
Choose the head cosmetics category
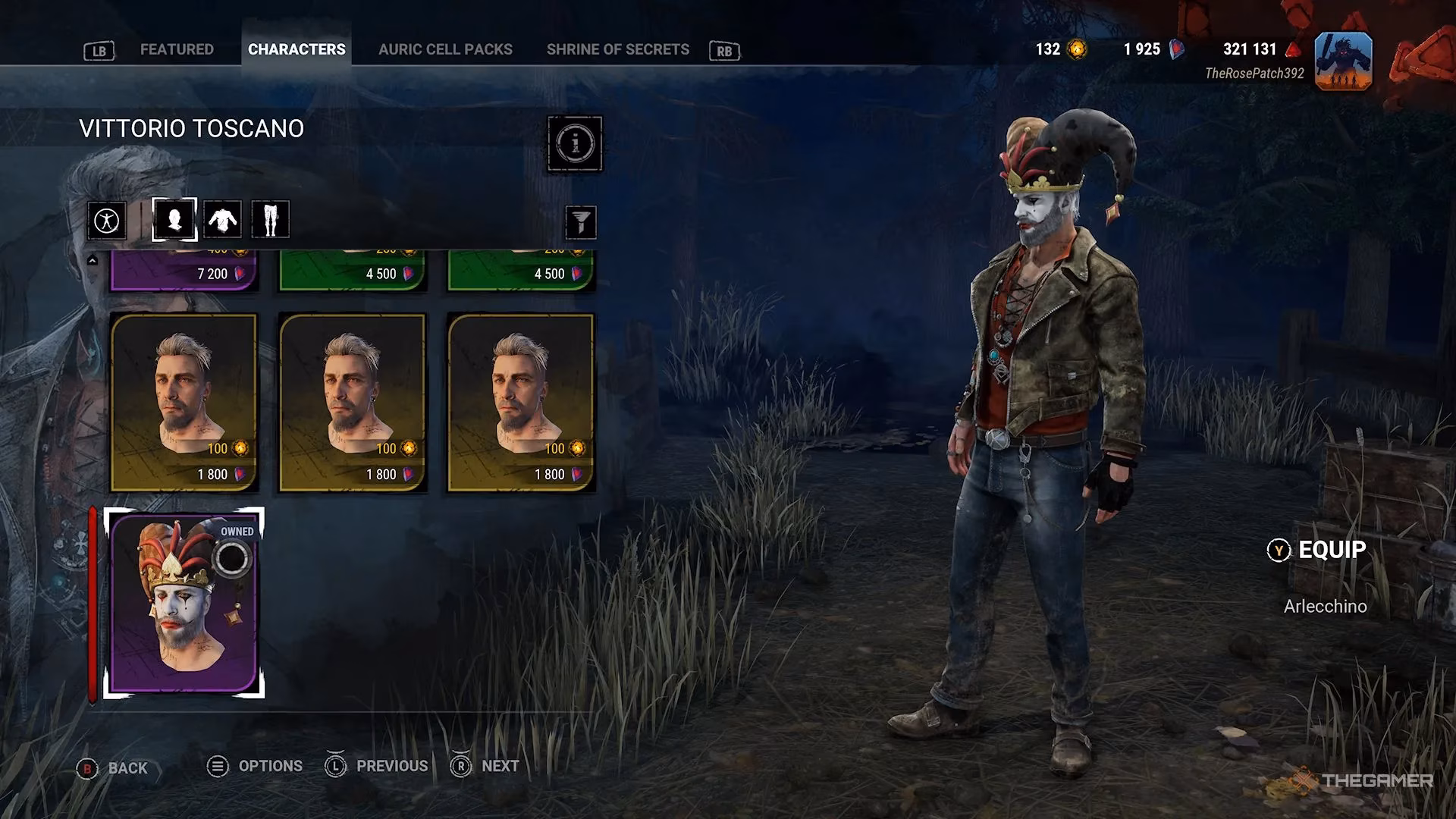(x=174, y=220)
